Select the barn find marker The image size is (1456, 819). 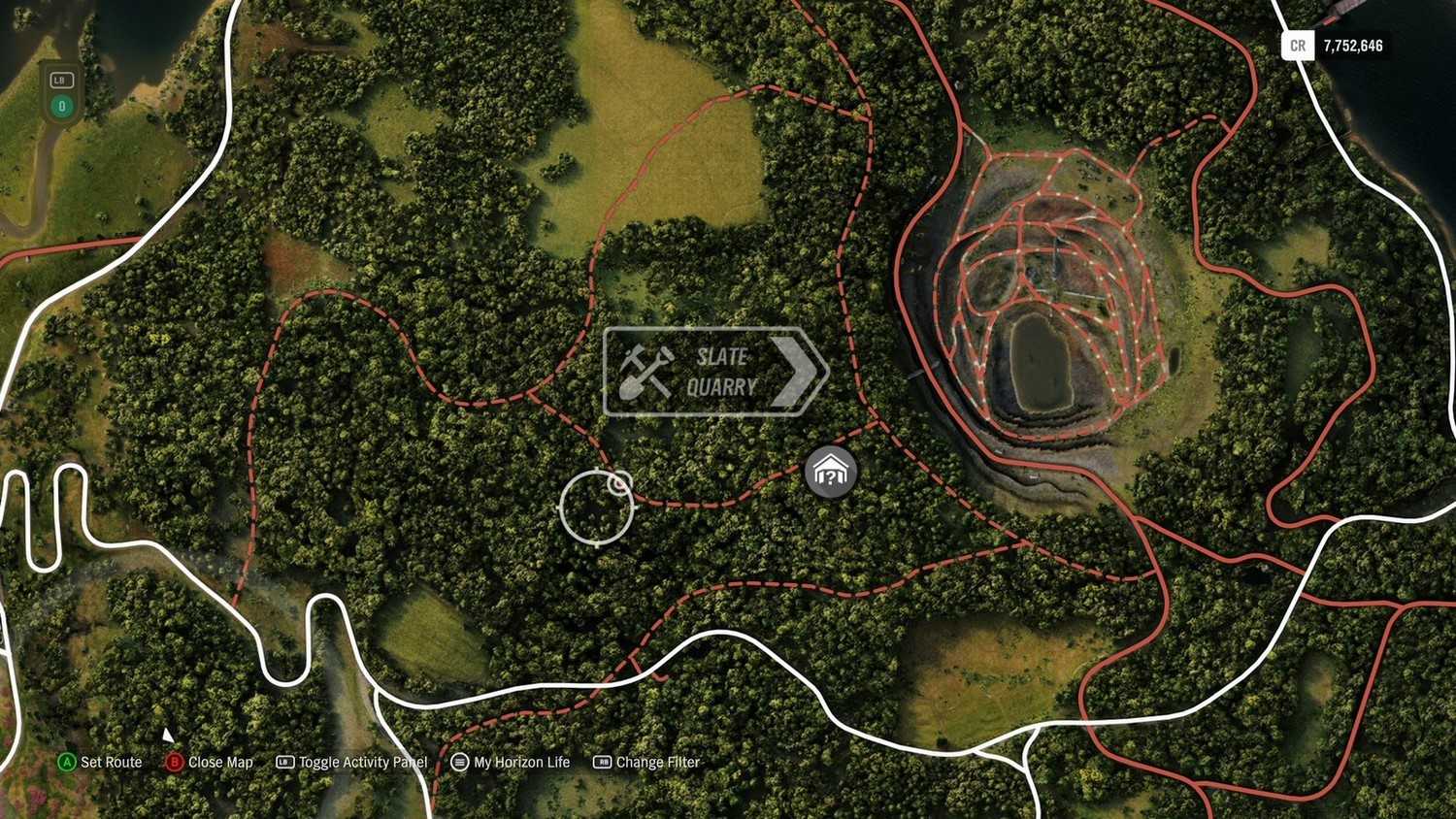[x=831, y=473]
